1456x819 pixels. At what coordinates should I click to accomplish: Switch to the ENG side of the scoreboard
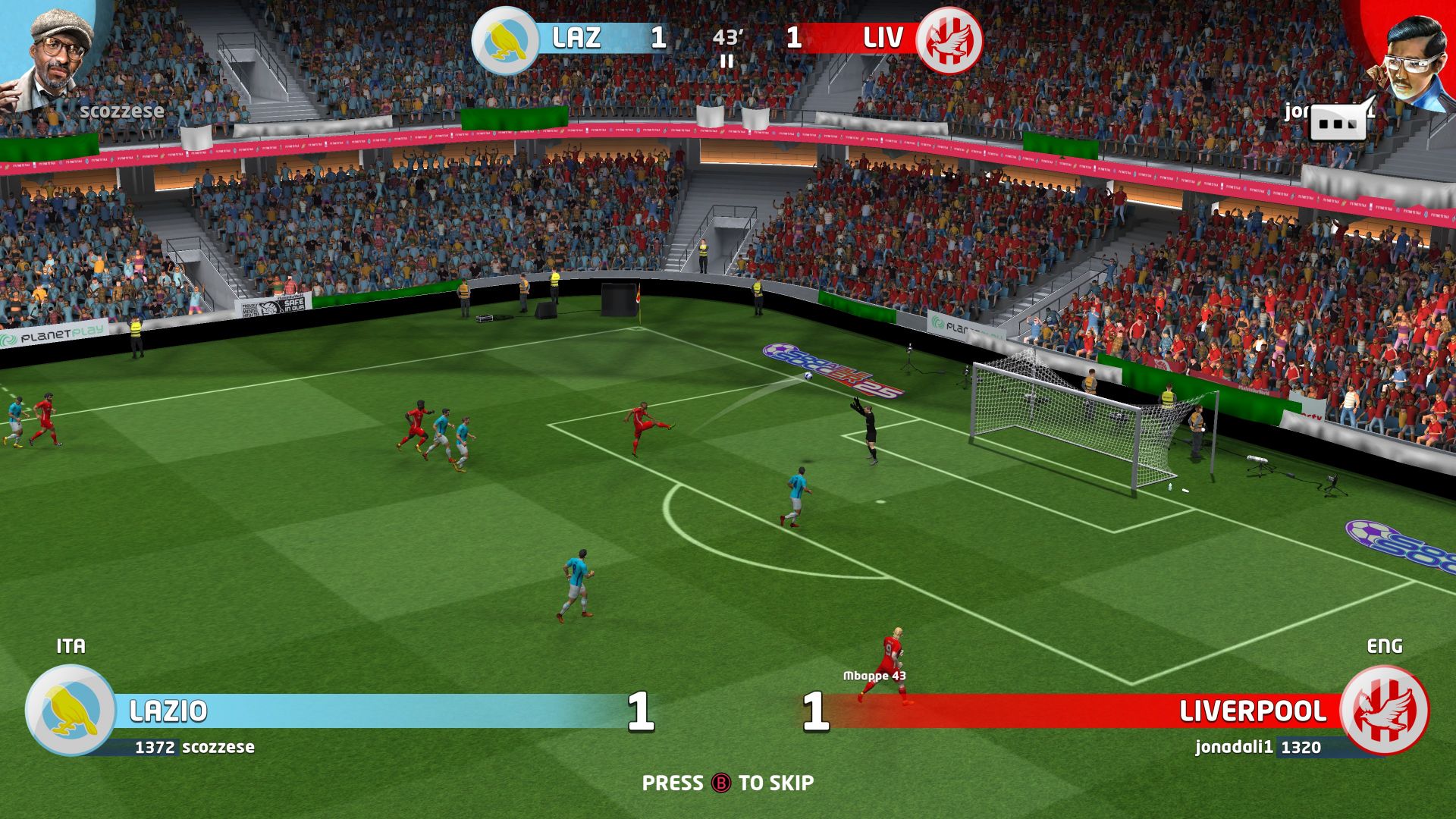pos(1385,646)
